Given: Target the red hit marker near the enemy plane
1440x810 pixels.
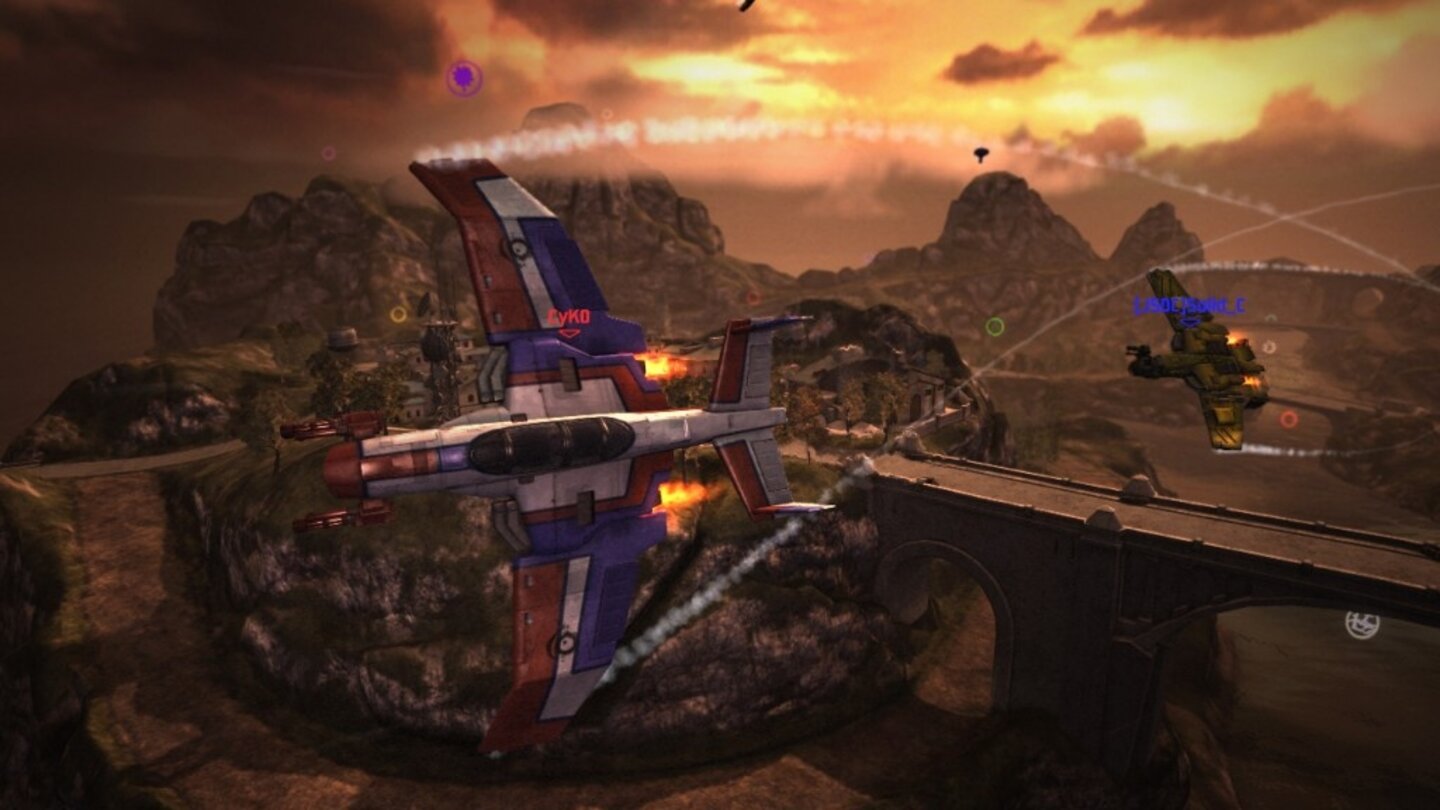Looking at the screenshot, I should pos(1288,419).
